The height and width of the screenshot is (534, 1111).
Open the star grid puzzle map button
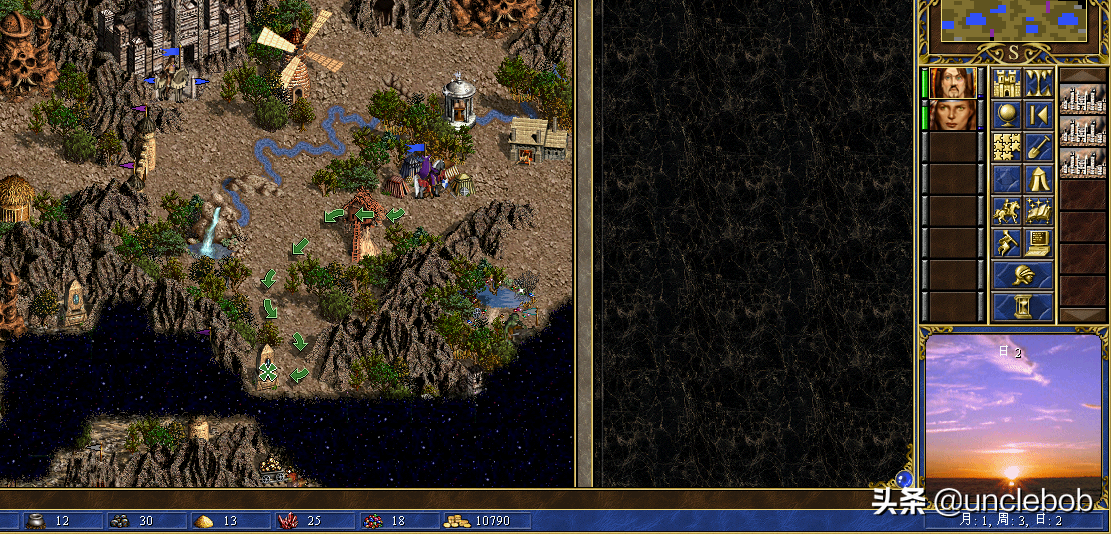pos(1006,147)
